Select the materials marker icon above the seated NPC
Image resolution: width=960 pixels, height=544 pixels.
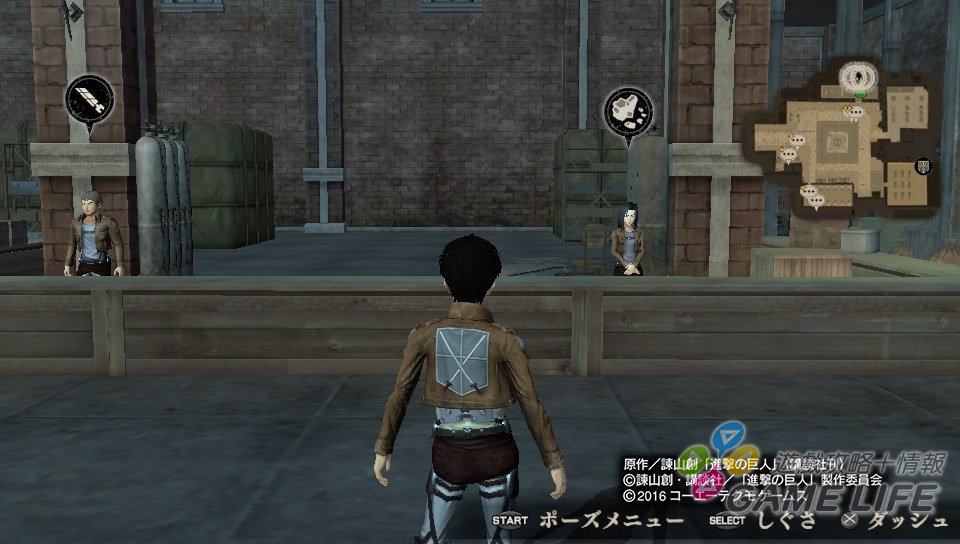628,111
